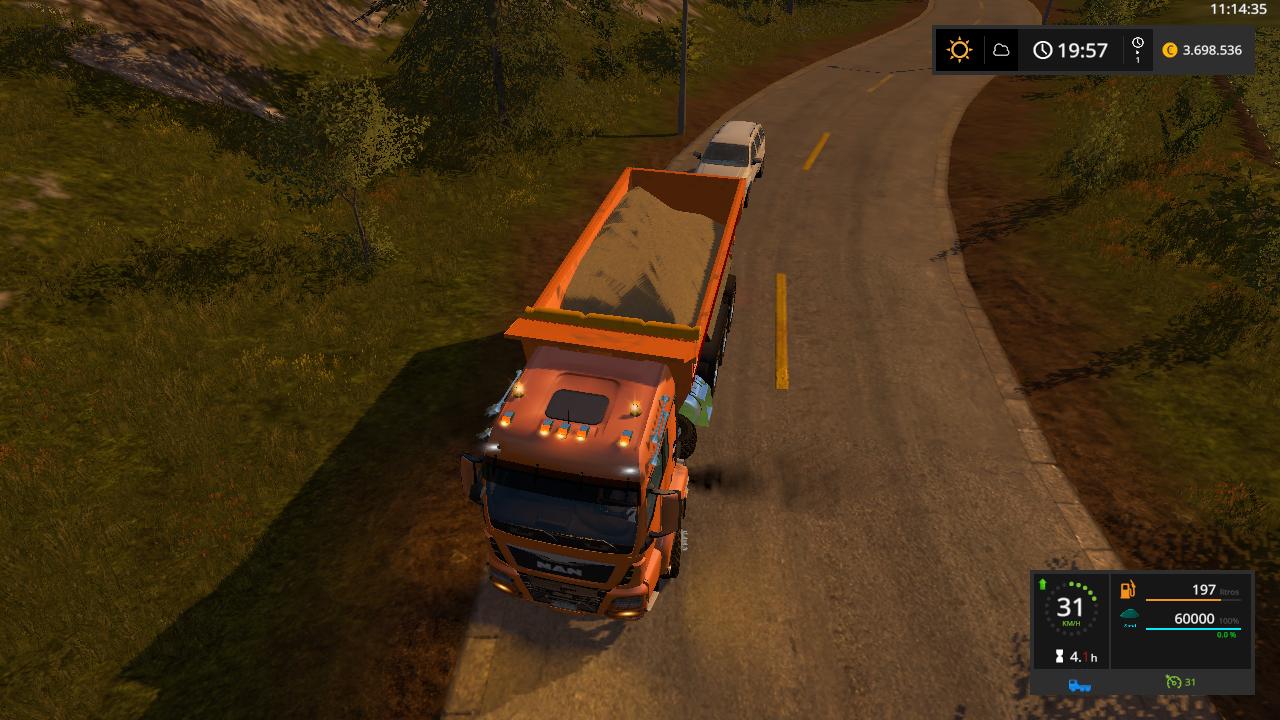Click the gold coin money icon
Screen dimensions: 1280x720
1170,50
